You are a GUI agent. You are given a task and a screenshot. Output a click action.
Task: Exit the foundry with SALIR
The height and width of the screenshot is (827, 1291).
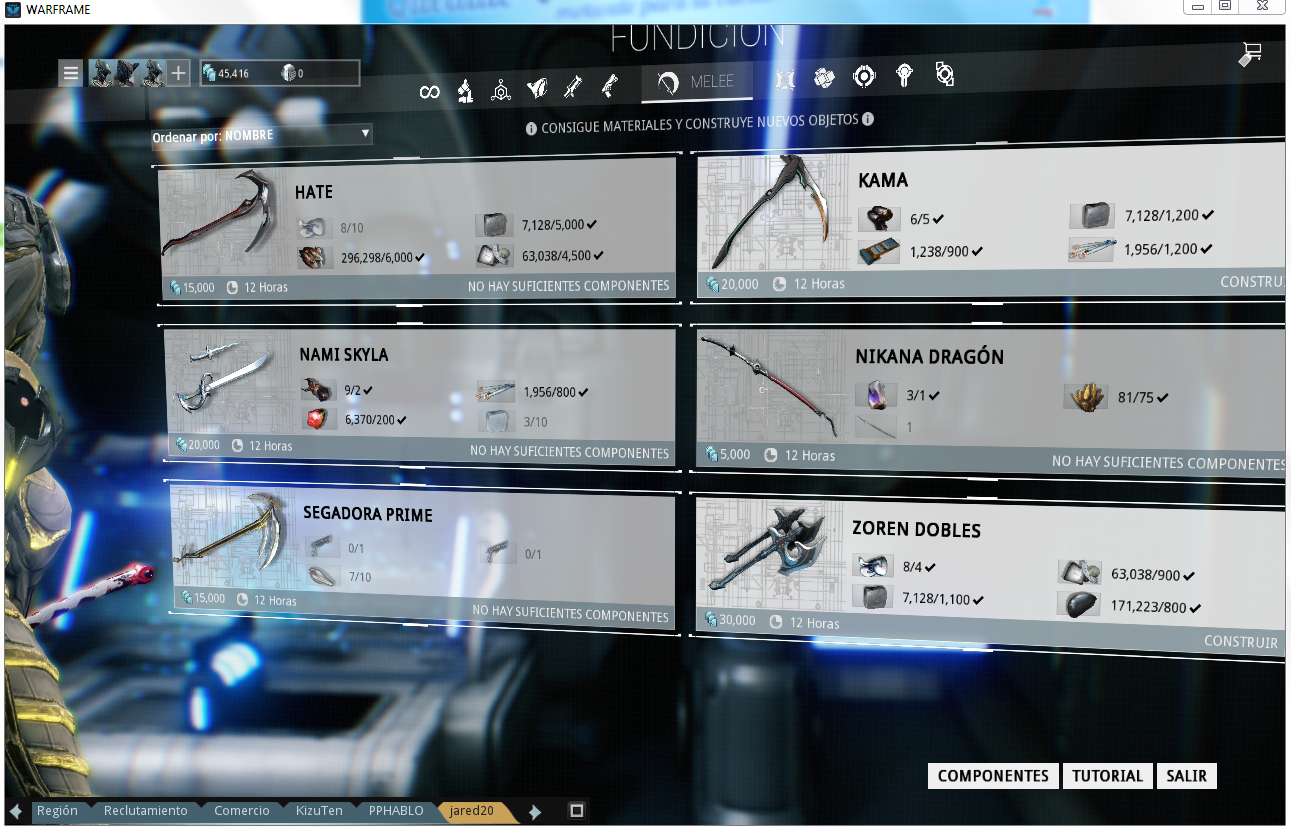pyautogui.click(x=1186, y=776)
